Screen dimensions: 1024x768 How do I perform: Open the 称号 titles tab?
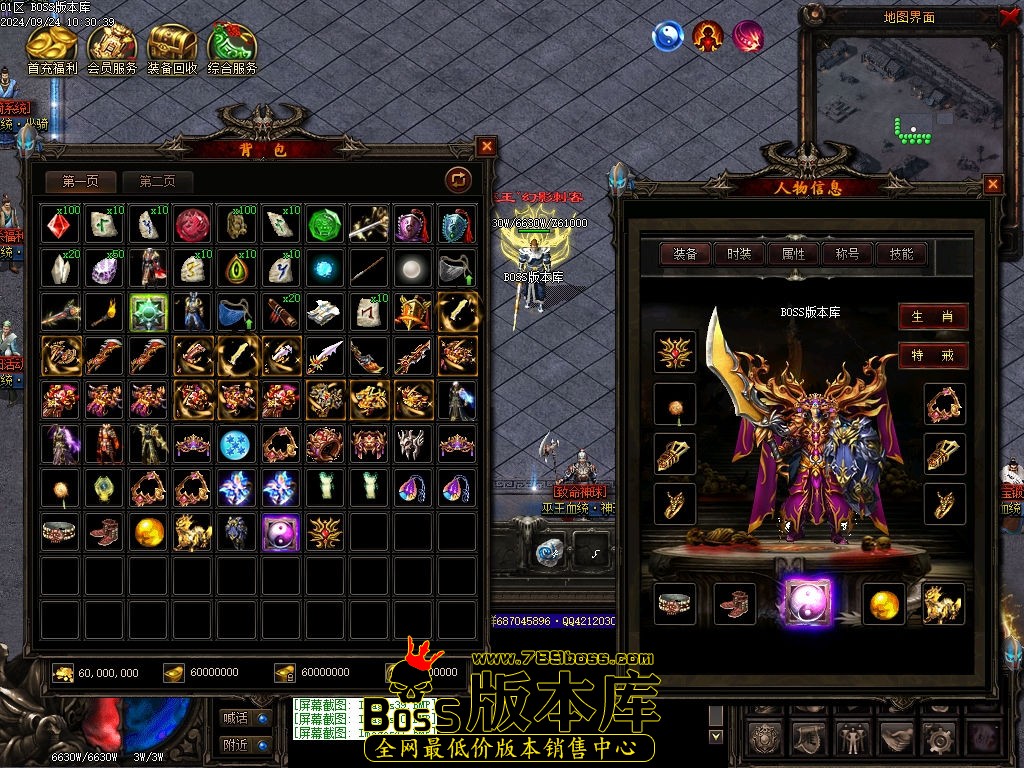point(847,254)
